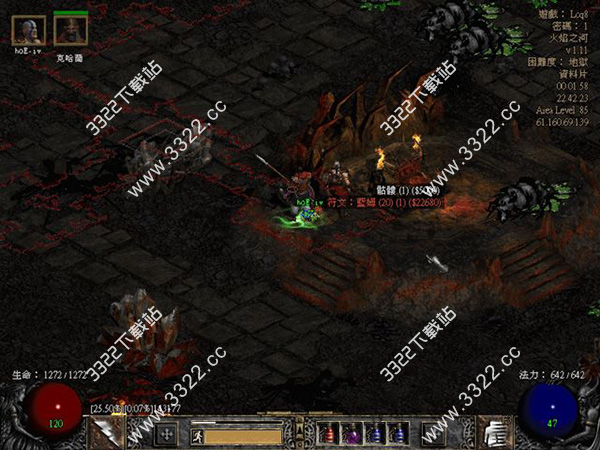Toggle the run/walk button
This screenshot has height=450, width=600.
[197, 434]
